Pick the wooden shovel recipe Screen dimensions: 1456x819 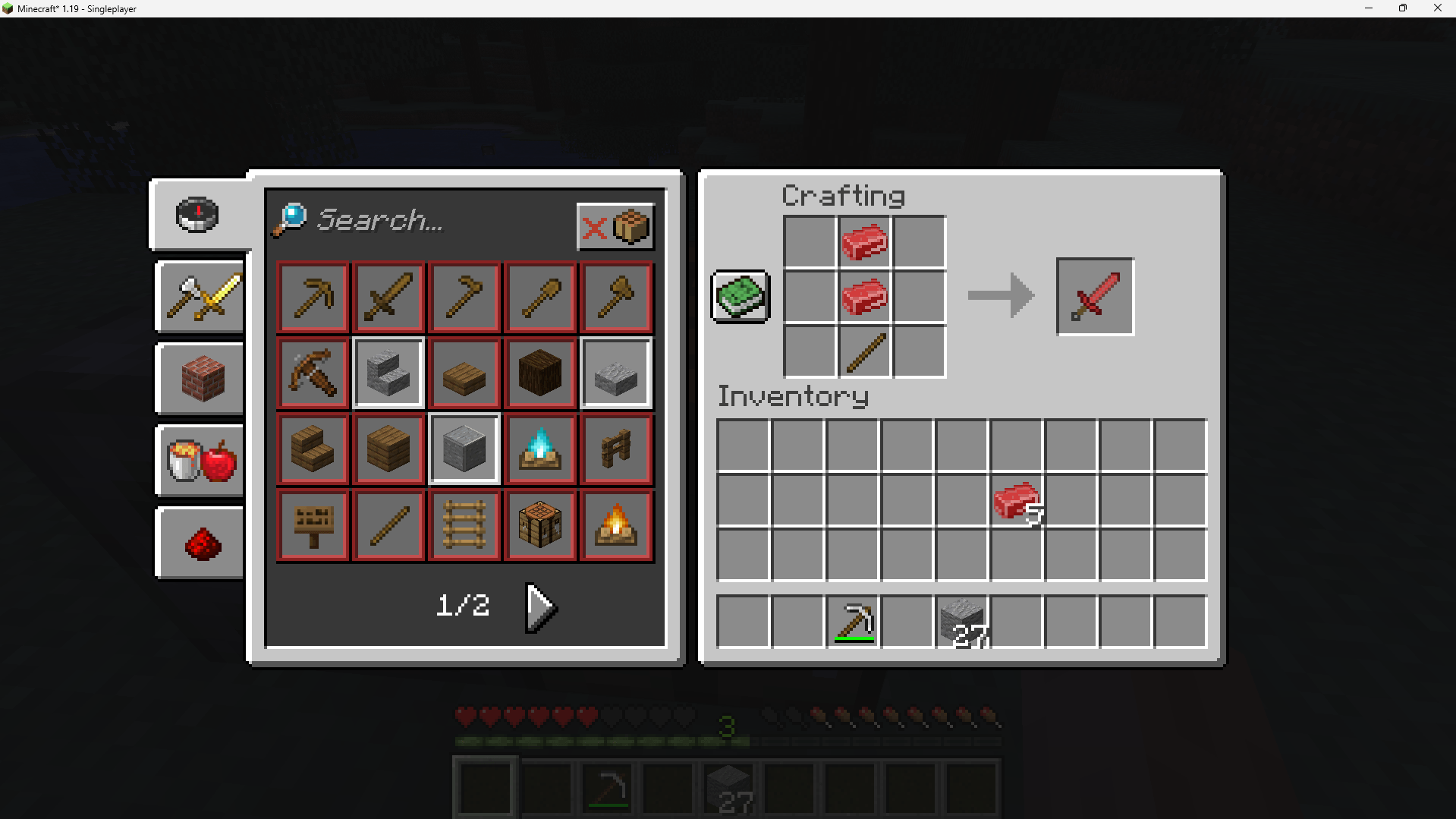[x=539, y=297]
